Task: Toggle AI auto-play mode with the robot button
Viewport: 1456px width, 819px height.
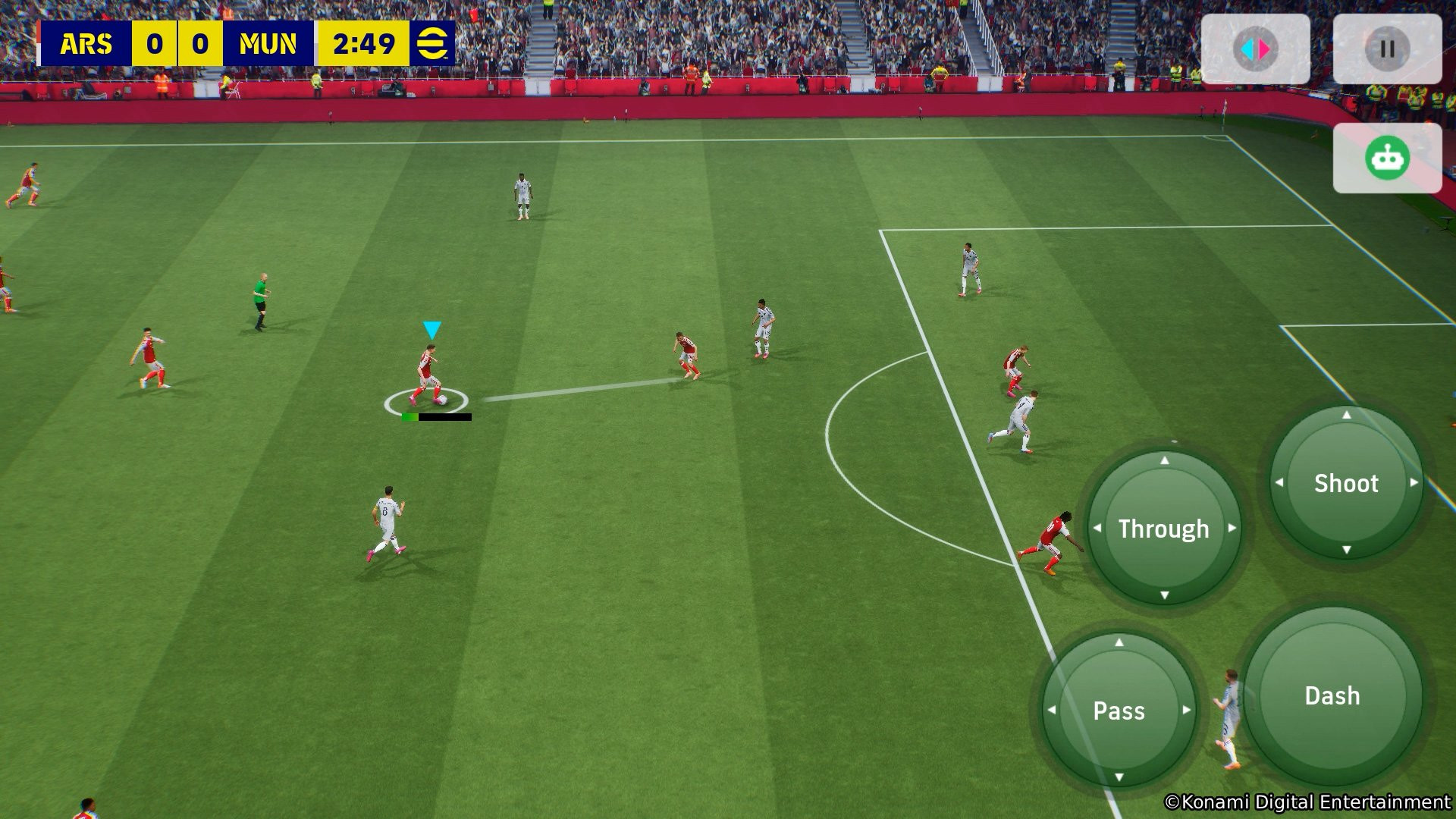Action: pyautogui.click(x=1388, y=156)
